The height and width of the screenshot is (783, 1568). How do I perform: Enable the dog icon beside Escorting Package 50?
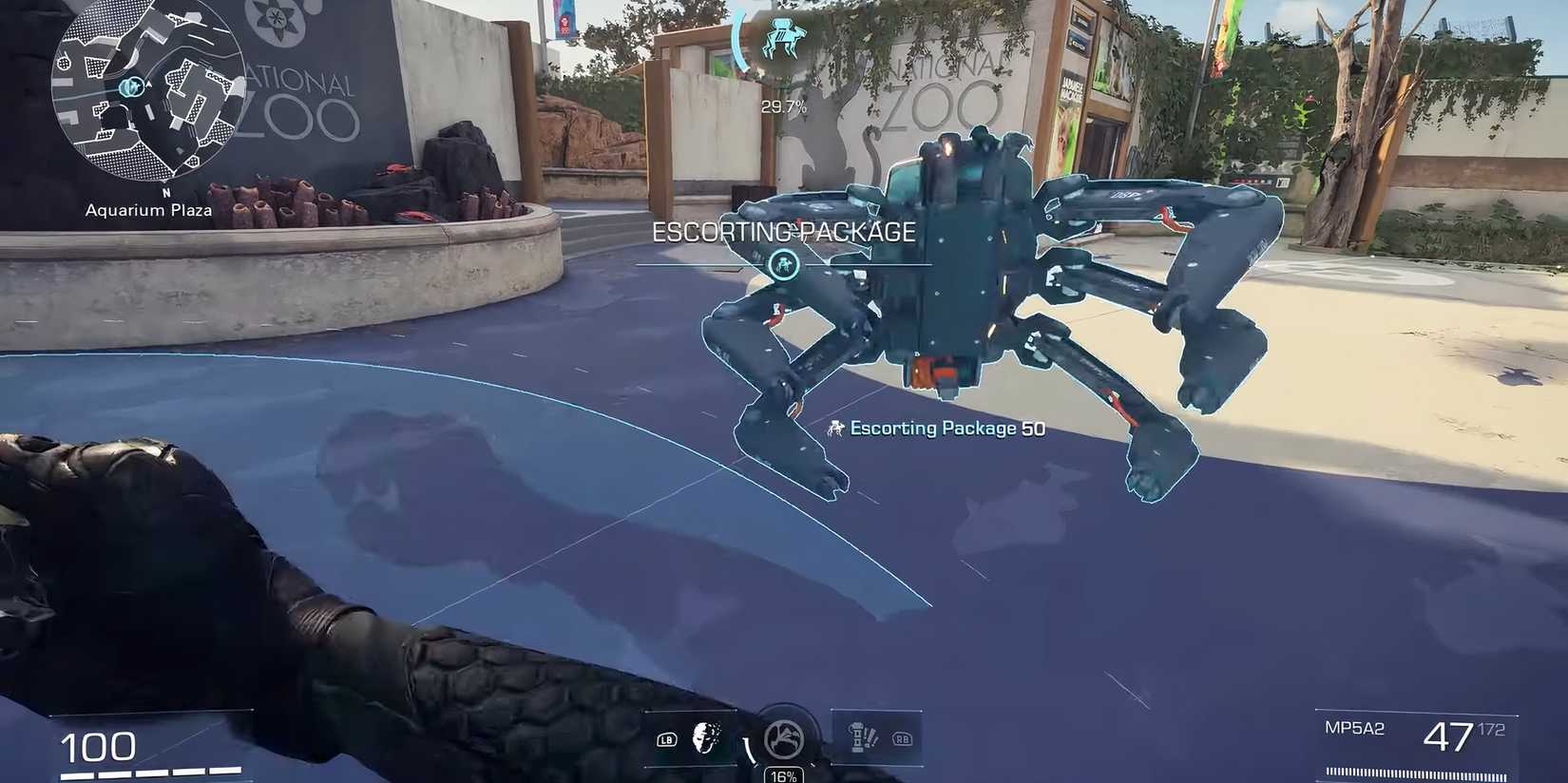pos(835,429)
